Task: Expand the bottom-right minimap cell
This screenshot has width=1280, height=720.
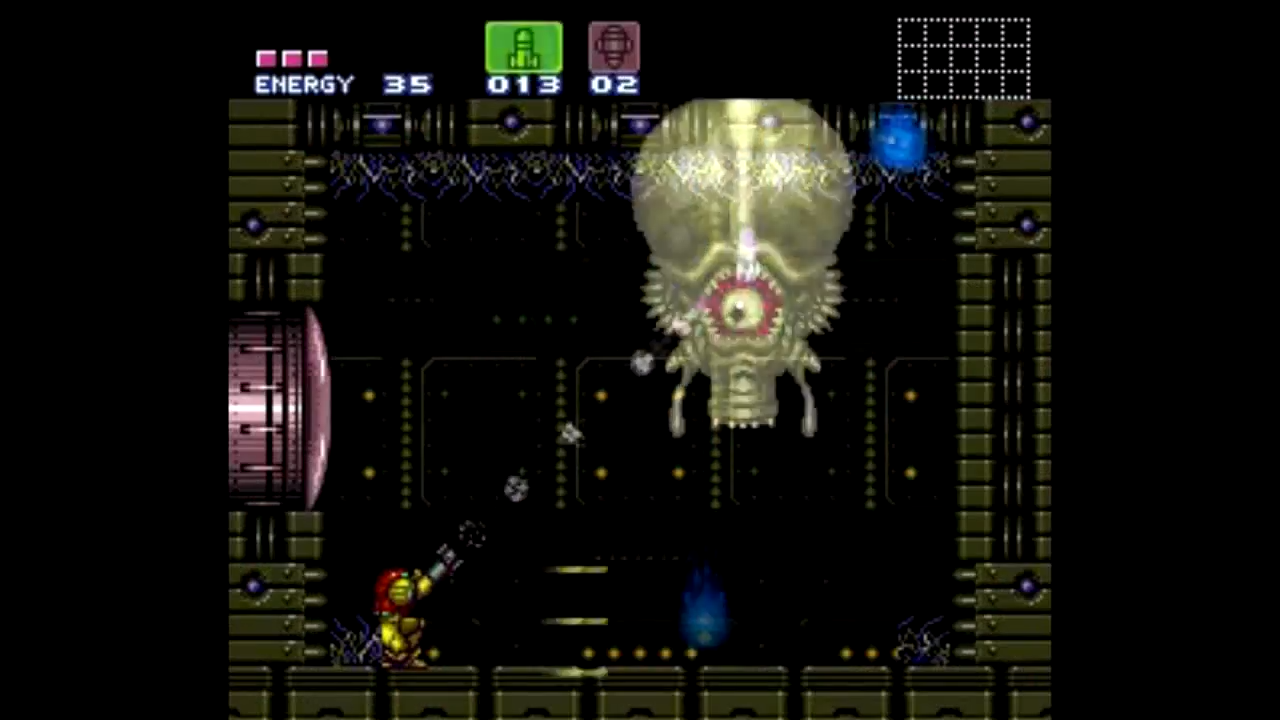Action: point(1016,84)
